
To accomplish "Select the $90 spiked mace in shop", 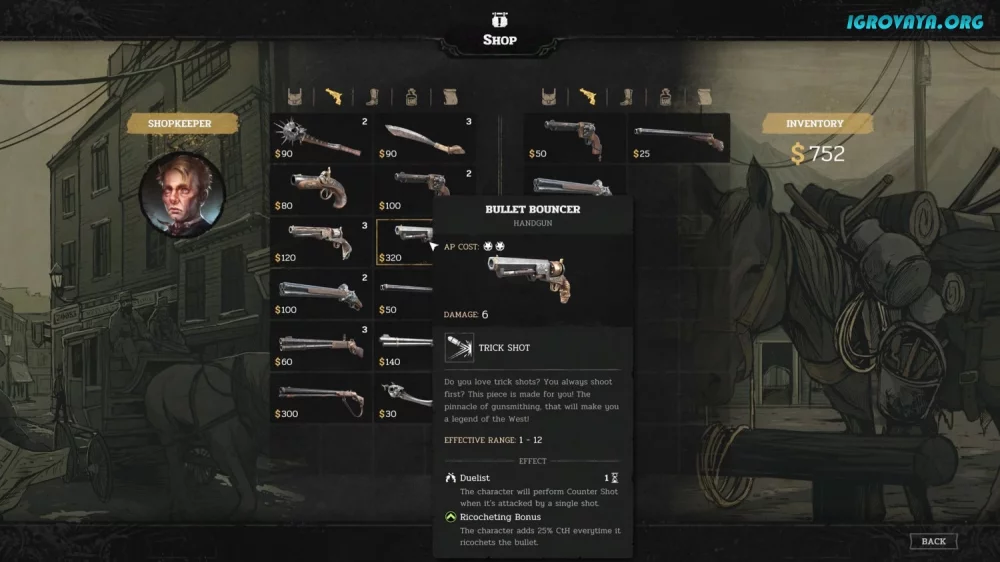I will (x=322, y=140).
